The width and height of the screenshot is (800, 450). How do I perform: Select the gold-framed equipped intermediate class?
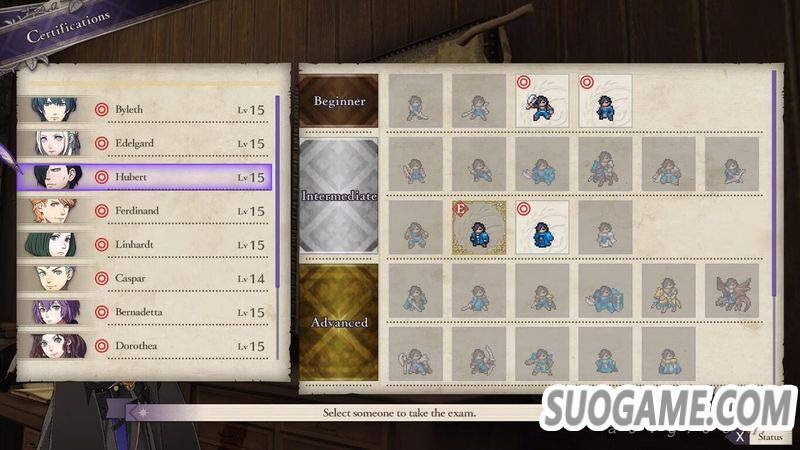point(479,226)
